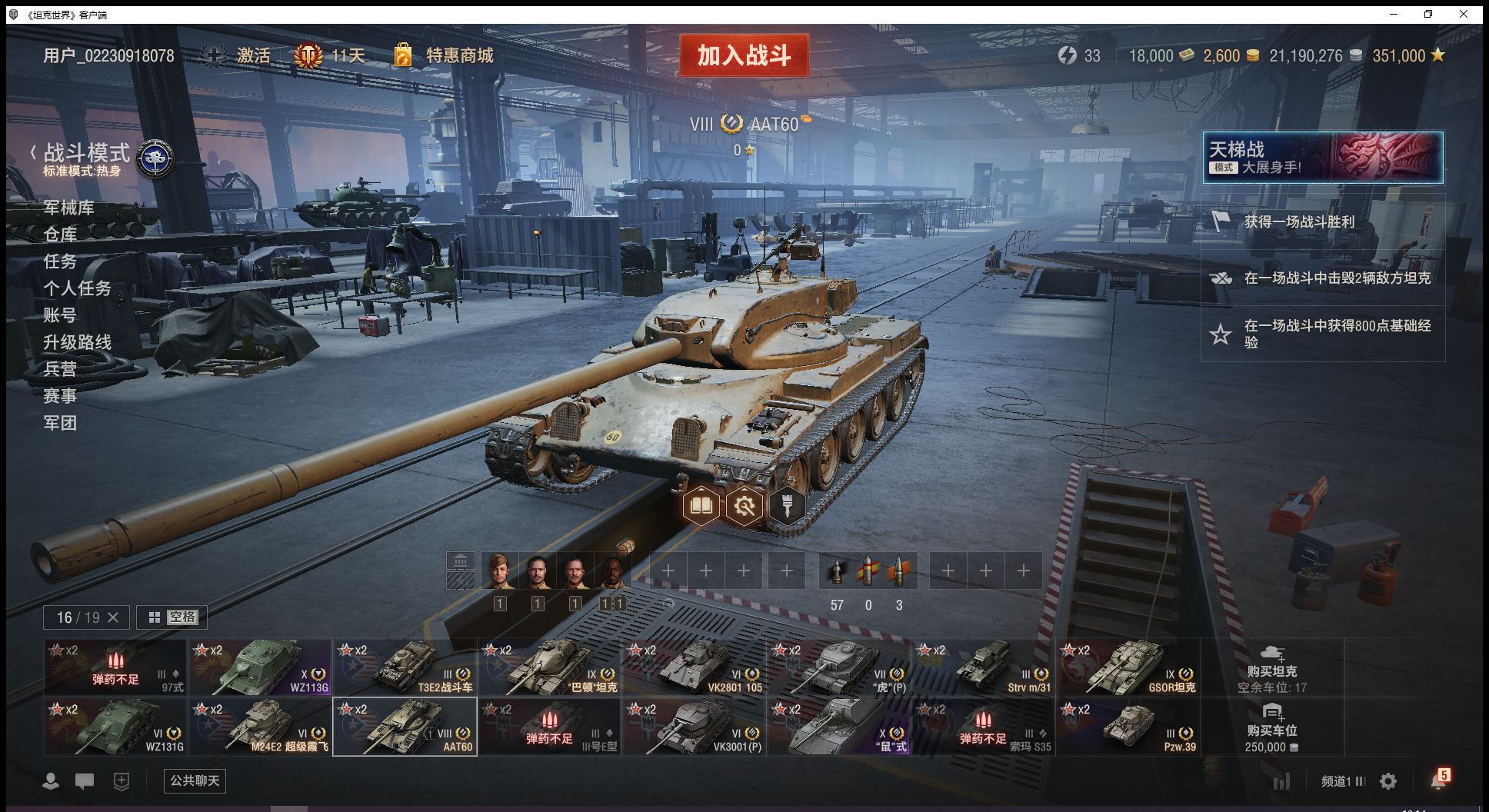Open the 公共聊天 public chat
This screenshot has width=1489, height=812.
(195, 780)
